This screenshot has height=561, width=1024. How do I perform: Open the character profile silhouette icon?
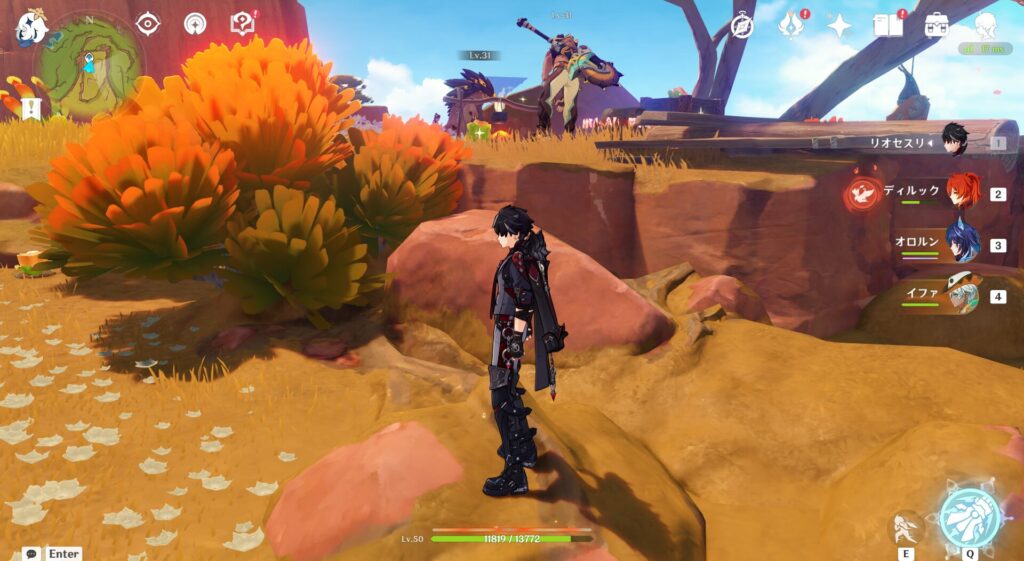pyautogui.click(x=986, y=25)
